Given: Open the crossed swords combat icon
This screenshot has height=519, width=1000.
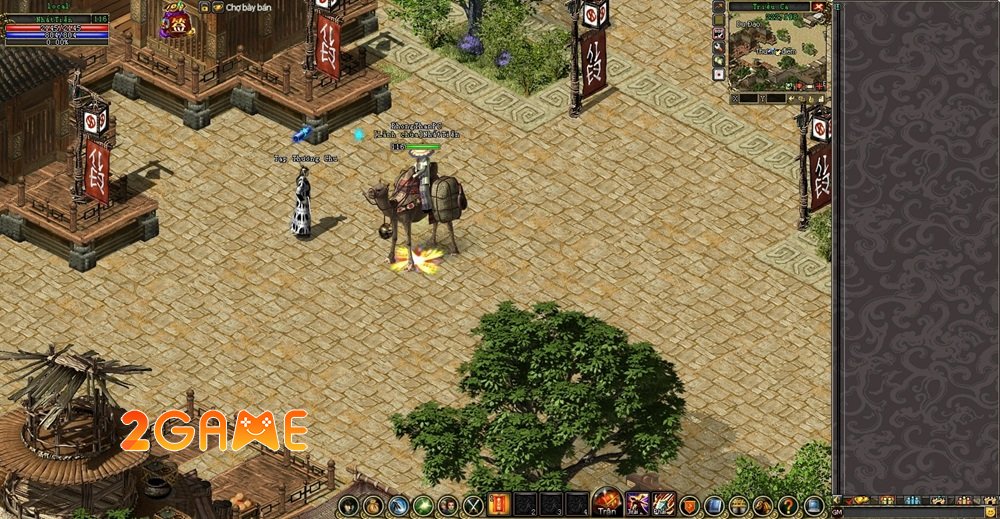Looking at the screenshot, I should (473, 506).
